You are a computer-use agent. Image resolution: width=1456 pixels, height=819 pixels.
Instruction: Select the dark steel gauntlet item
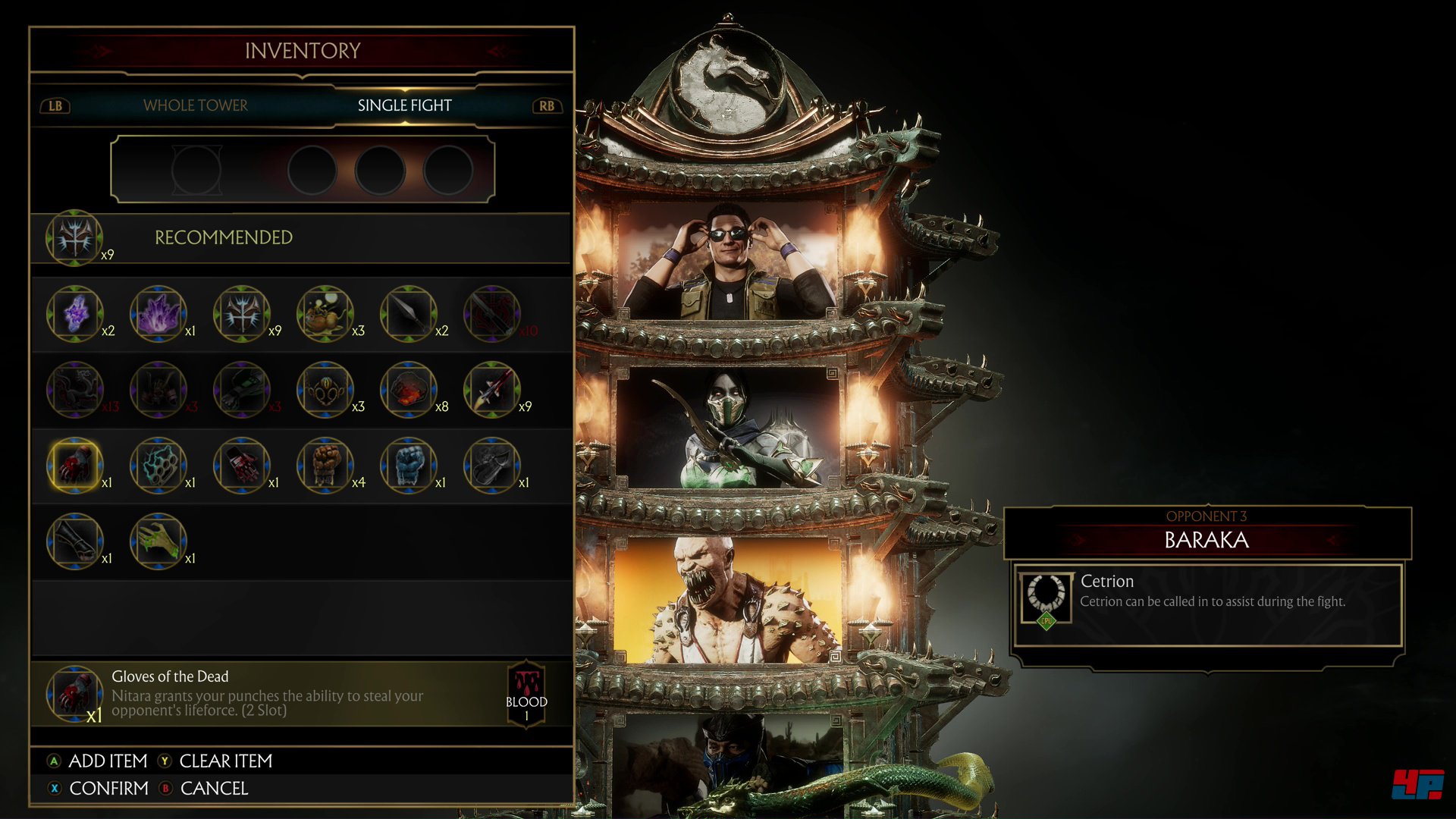(x=491, y=465)
